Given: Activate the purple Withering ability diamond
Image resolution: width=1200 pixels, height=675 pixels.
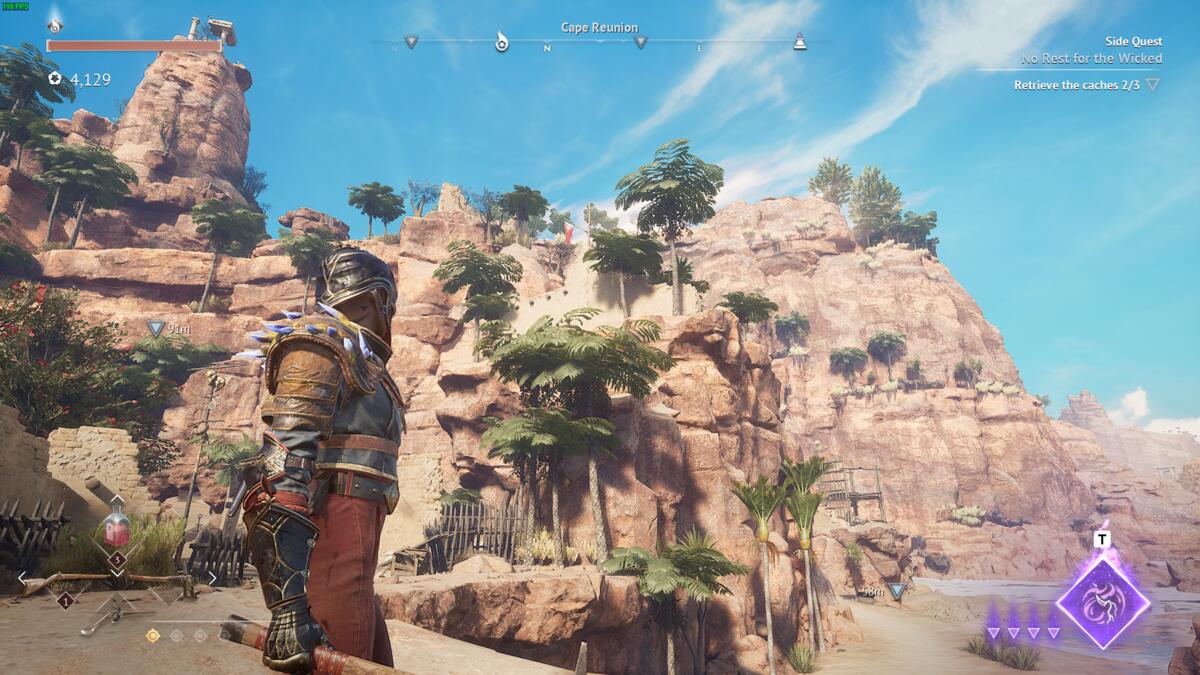Looking at the screenshot, I should pyautogui.click(x=1102, y=602).
